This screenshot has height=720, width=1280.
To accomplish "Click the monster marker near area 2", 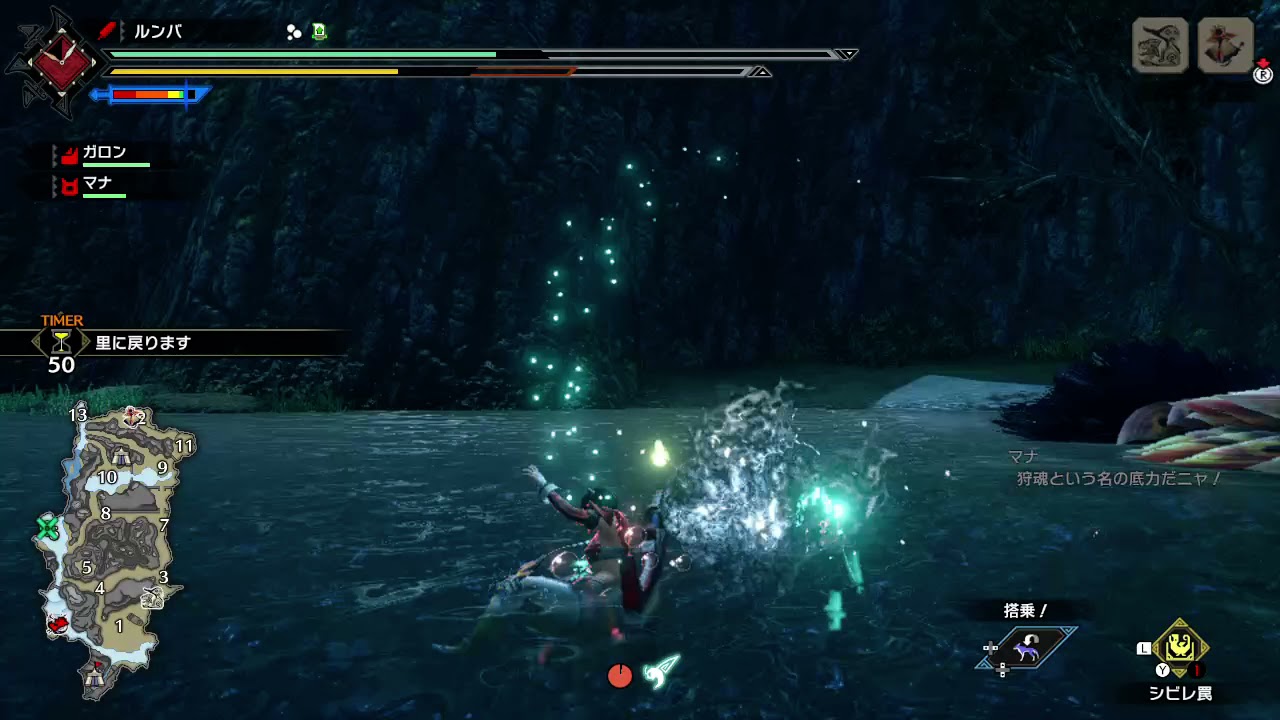I will point(130,416).
